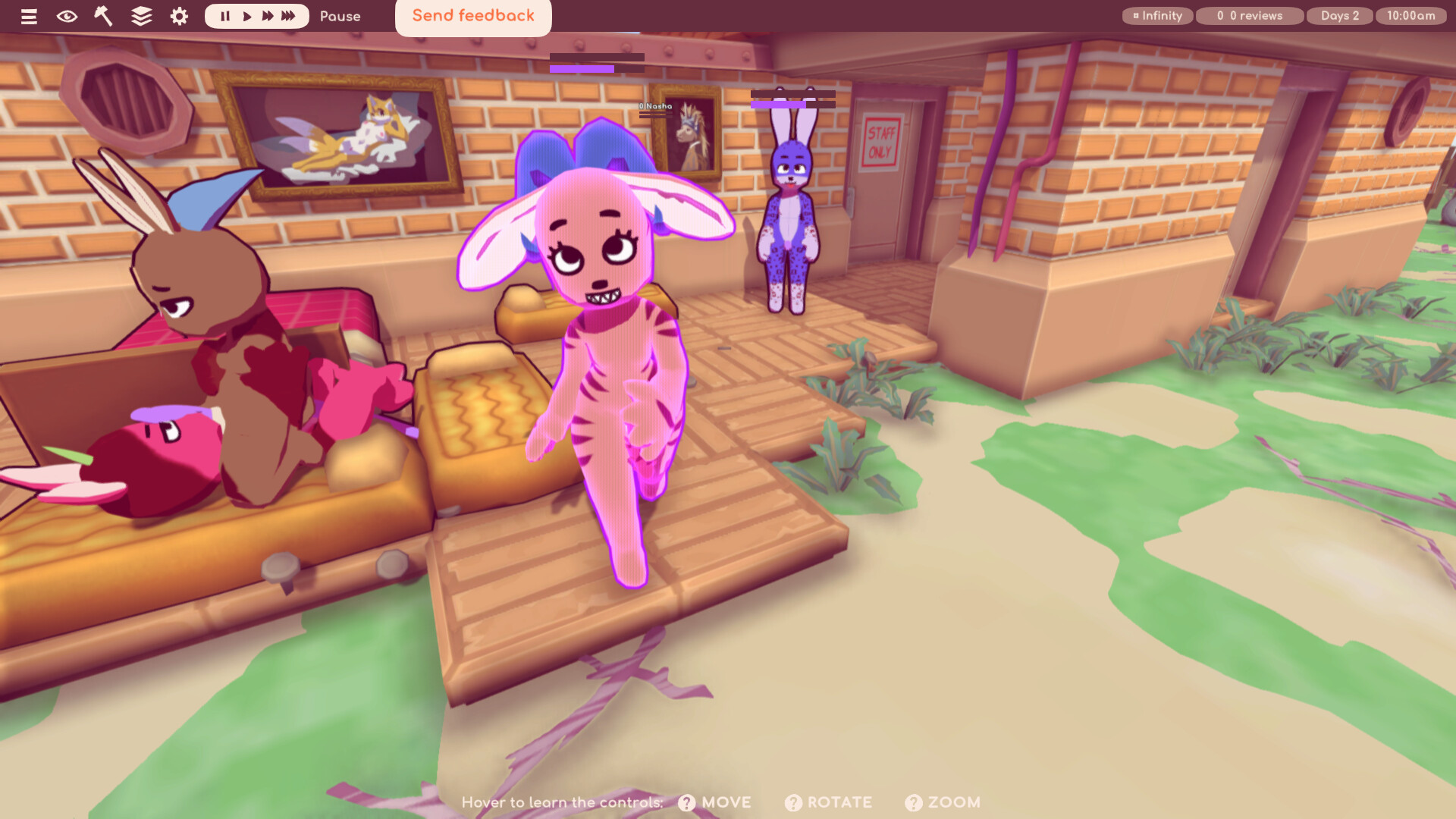Pause the game with the pause icon
This screenshot has height=819, width=1456.
(225, 15)
